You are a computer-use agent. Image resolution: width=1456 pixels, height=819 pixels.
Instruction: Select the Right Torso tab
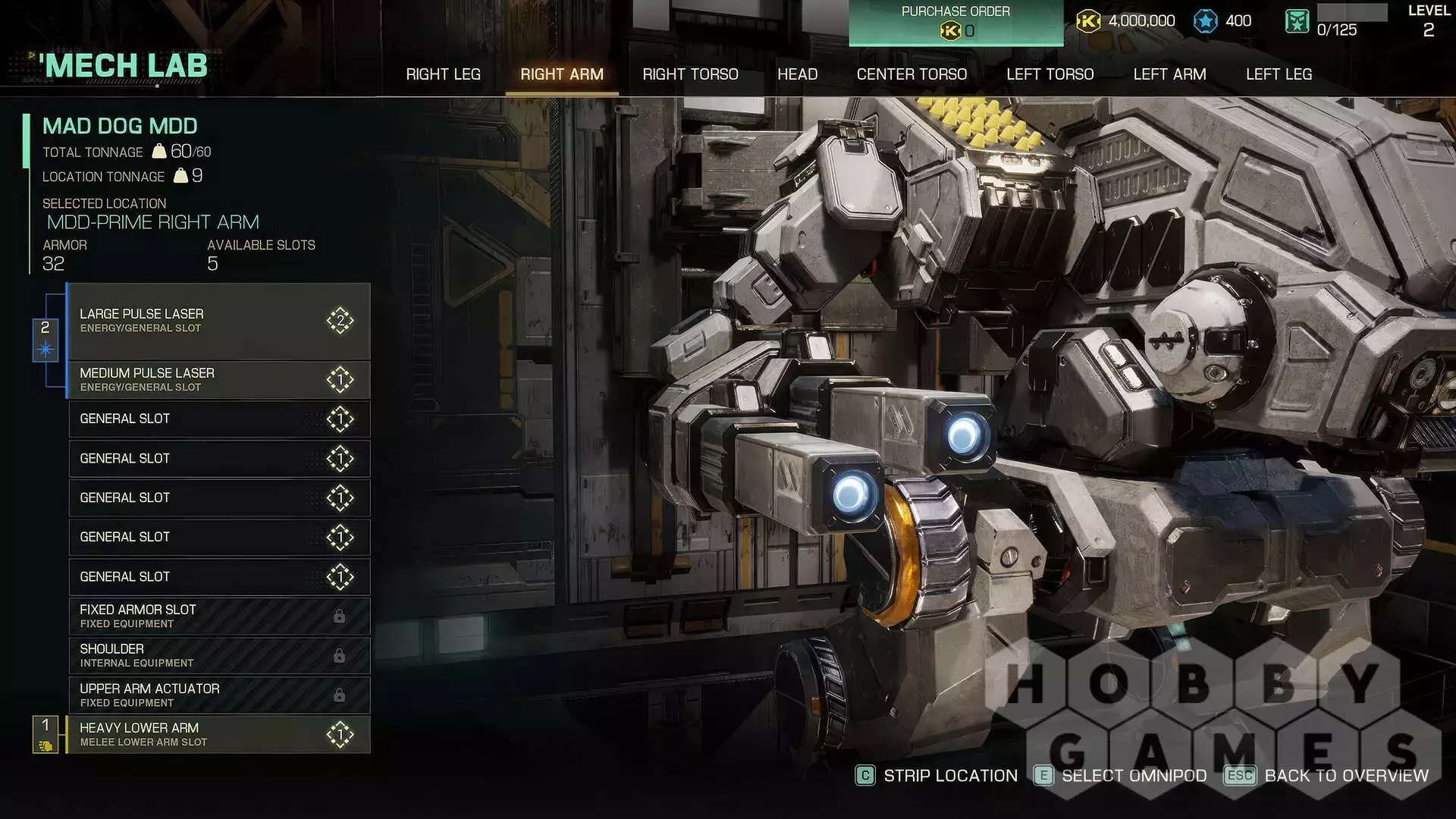[x=690, y=74]
